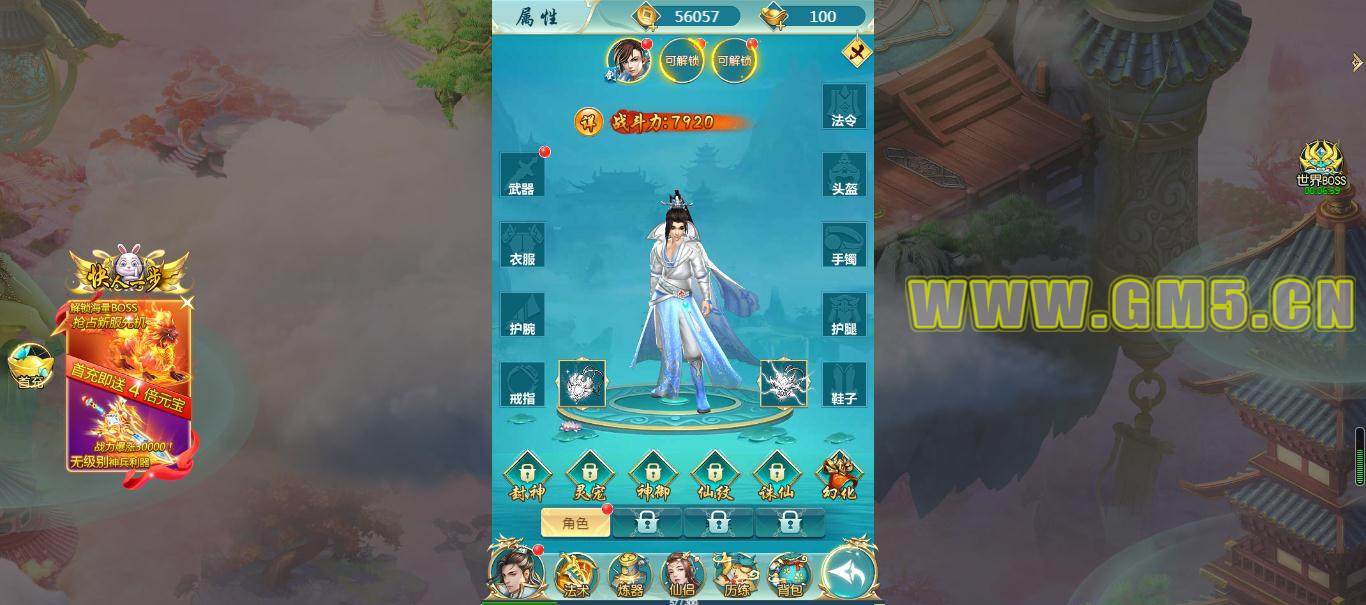Viewport: 1366px width, 605px height.
Task: Select the 手镯 bracelet slot
Action: [x=845, y=245]
